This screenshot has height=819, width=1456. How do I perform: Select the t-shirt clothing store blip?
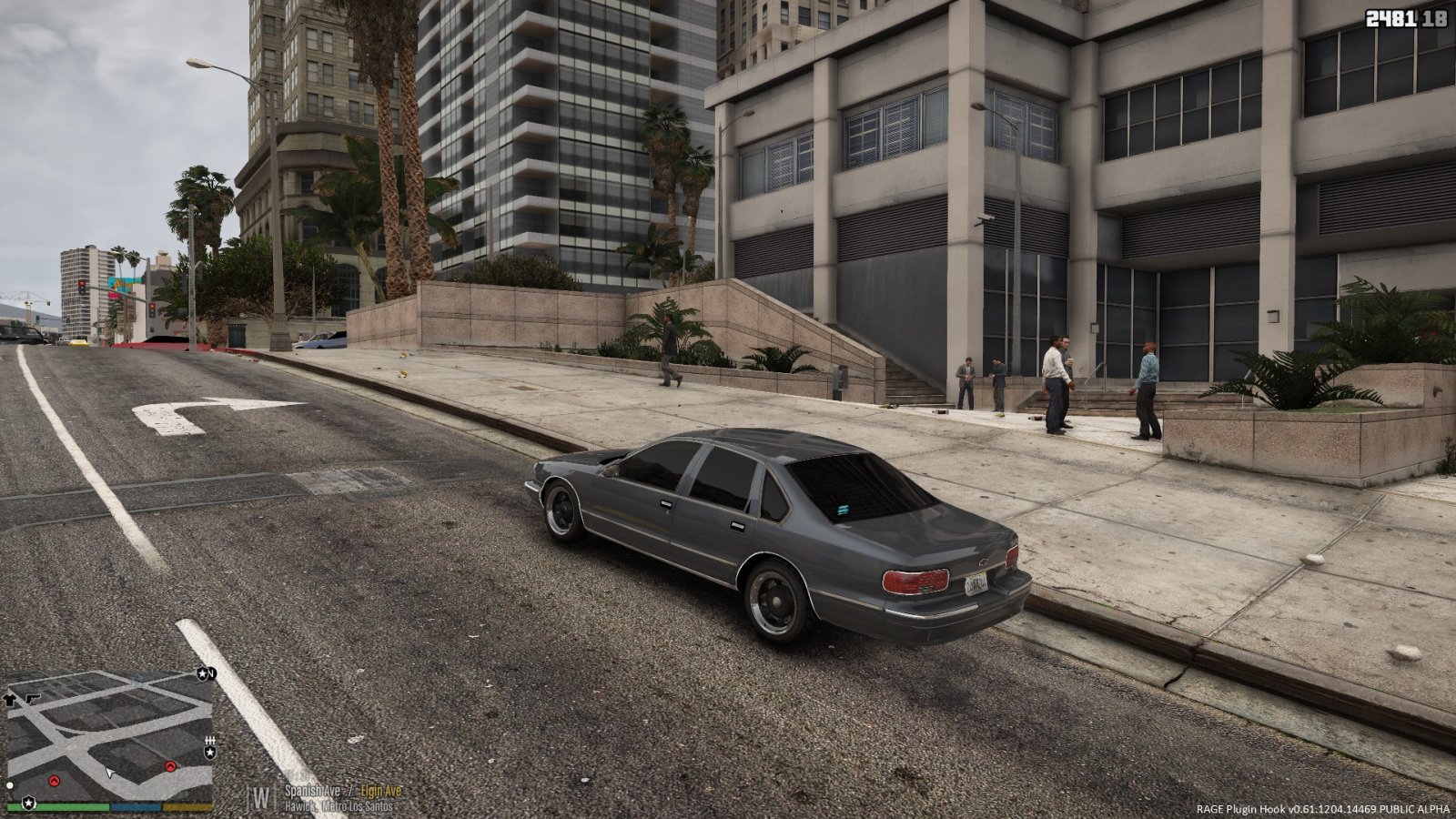(x=10, y=699)
